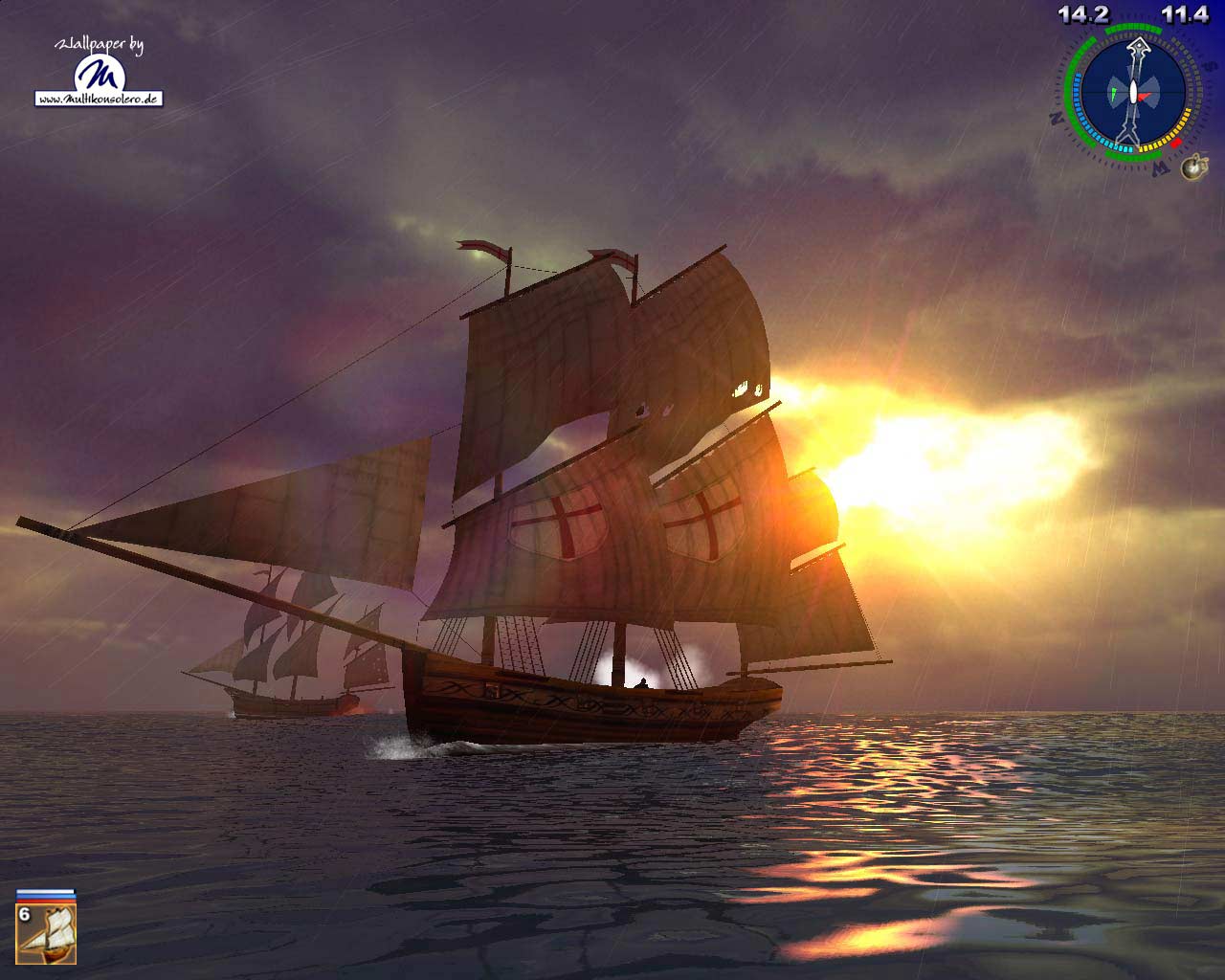Click the round compass radar
The width and height of the screenshot is (1225, 980).
click(1133, 94)
